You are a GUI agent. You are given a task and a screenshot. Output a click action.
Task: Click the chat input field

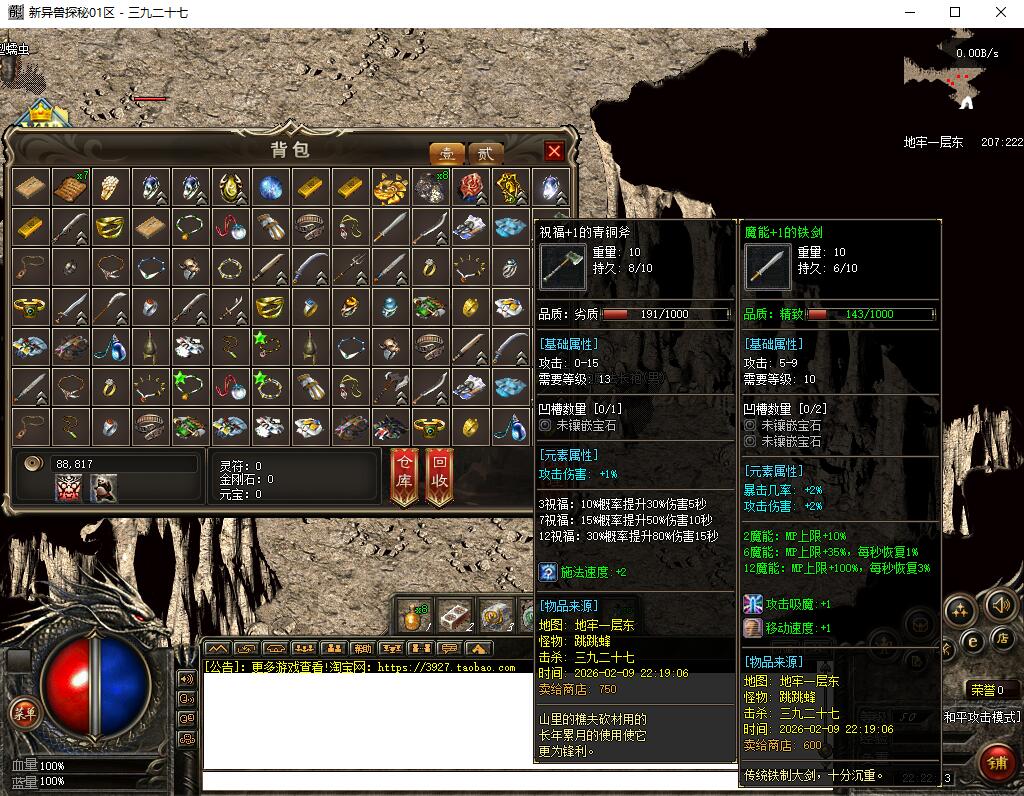click(x=500, y=781)
